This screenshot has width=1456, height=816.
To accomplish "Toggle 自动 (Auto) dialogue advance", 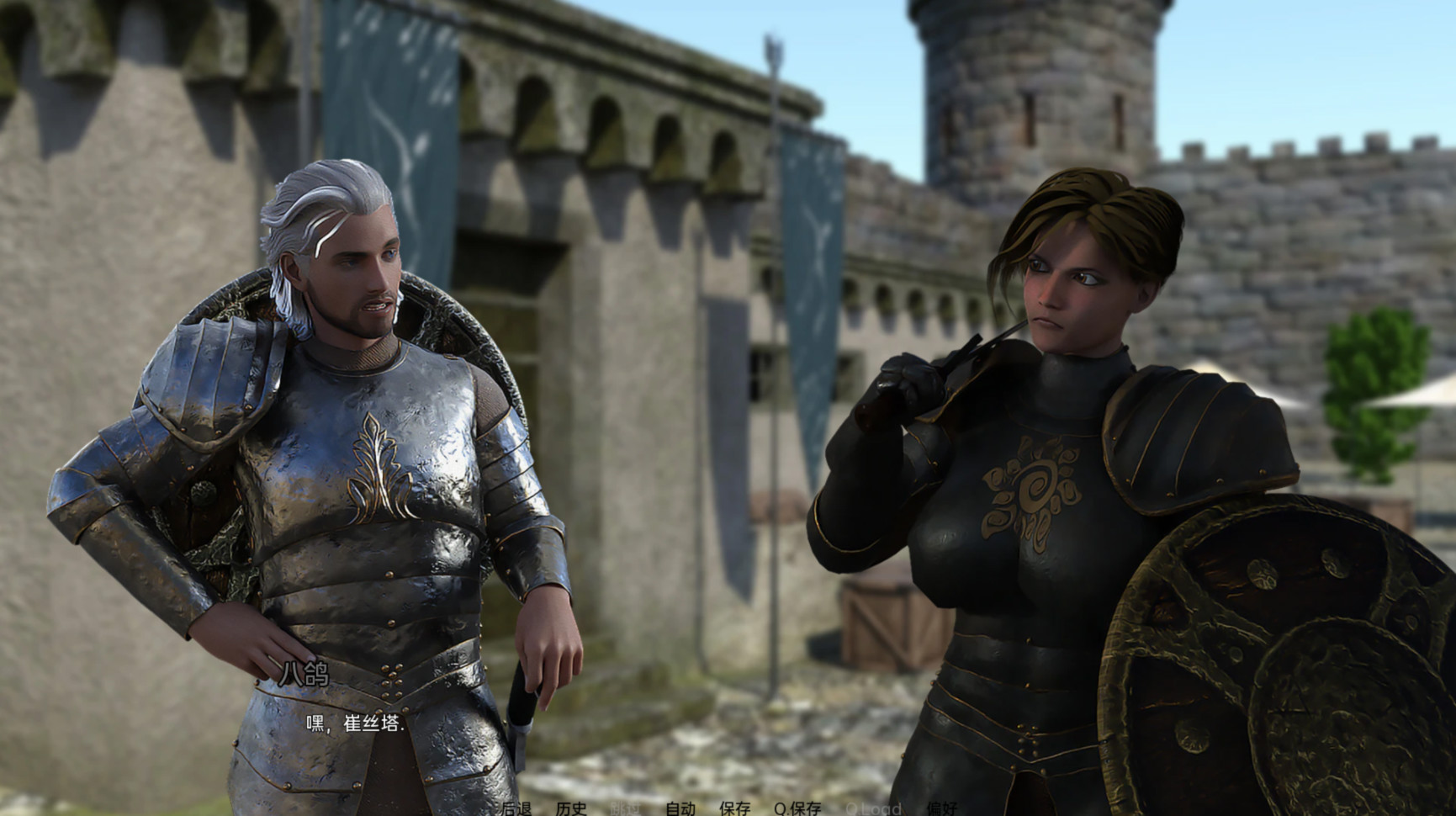I will (x=680, y=808).
